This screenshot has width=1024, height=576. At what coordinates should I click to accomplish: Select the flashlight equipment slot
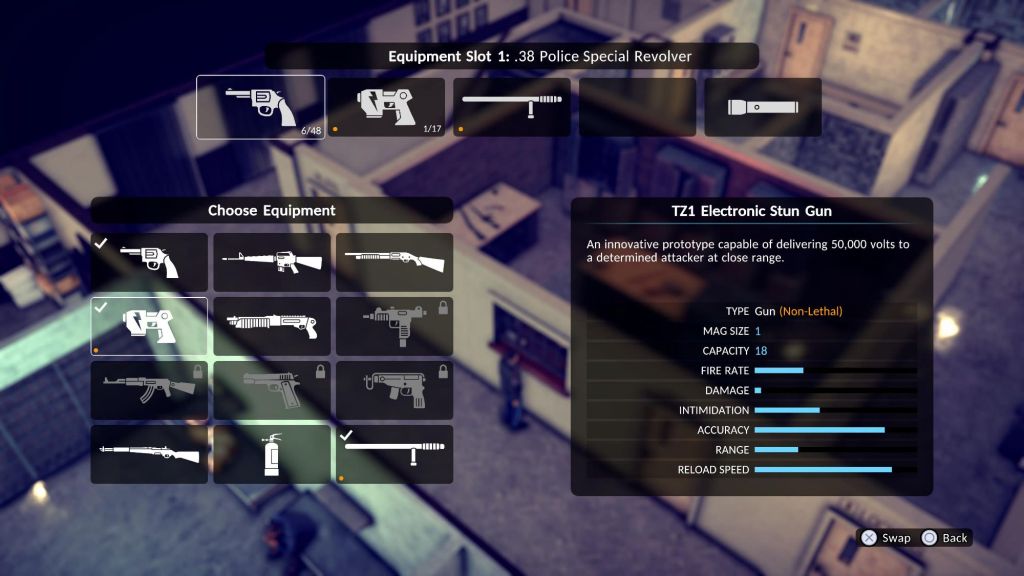point(762,107)
